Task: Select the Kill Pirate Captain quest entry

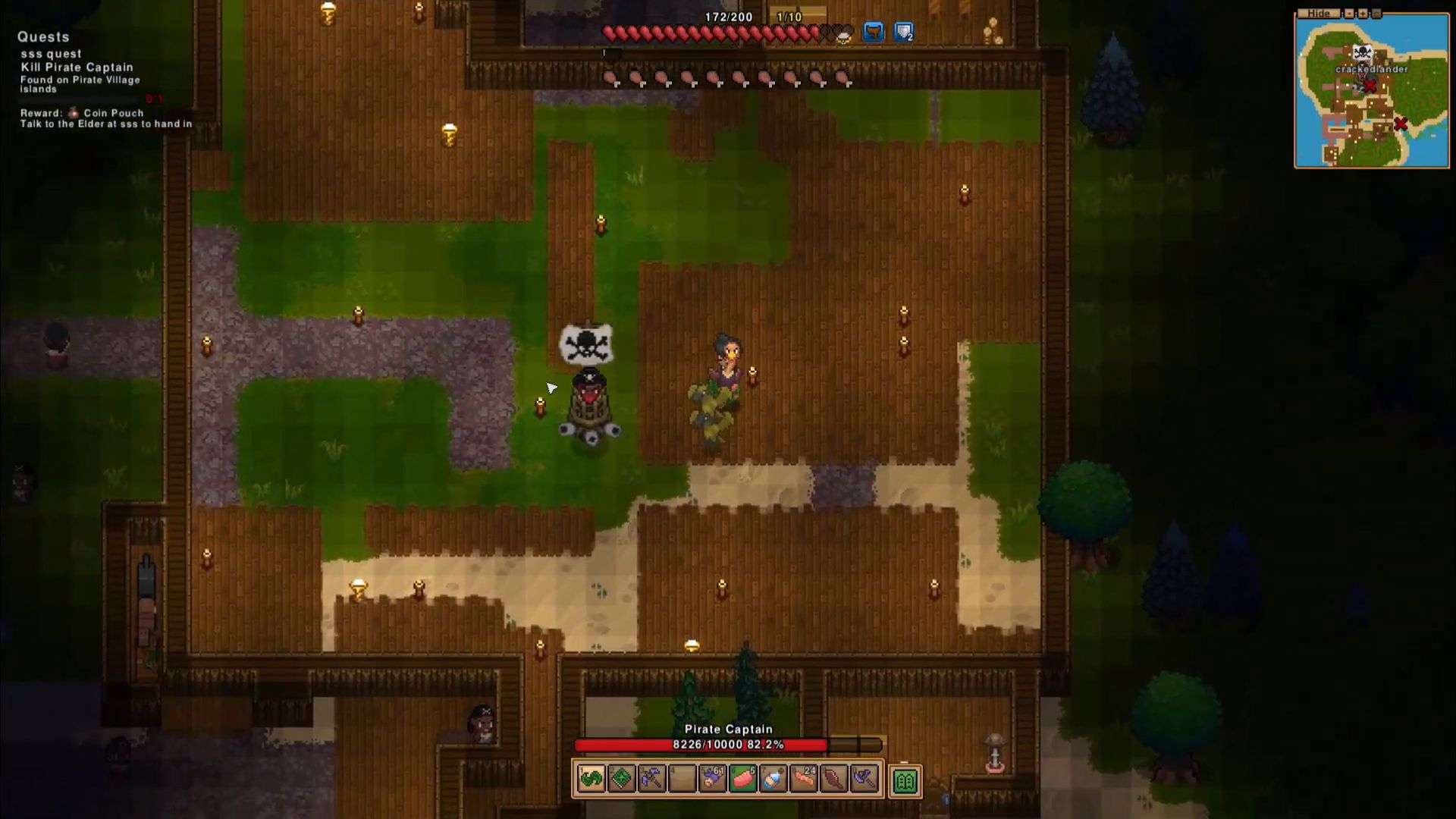Action: pos(77,67)
